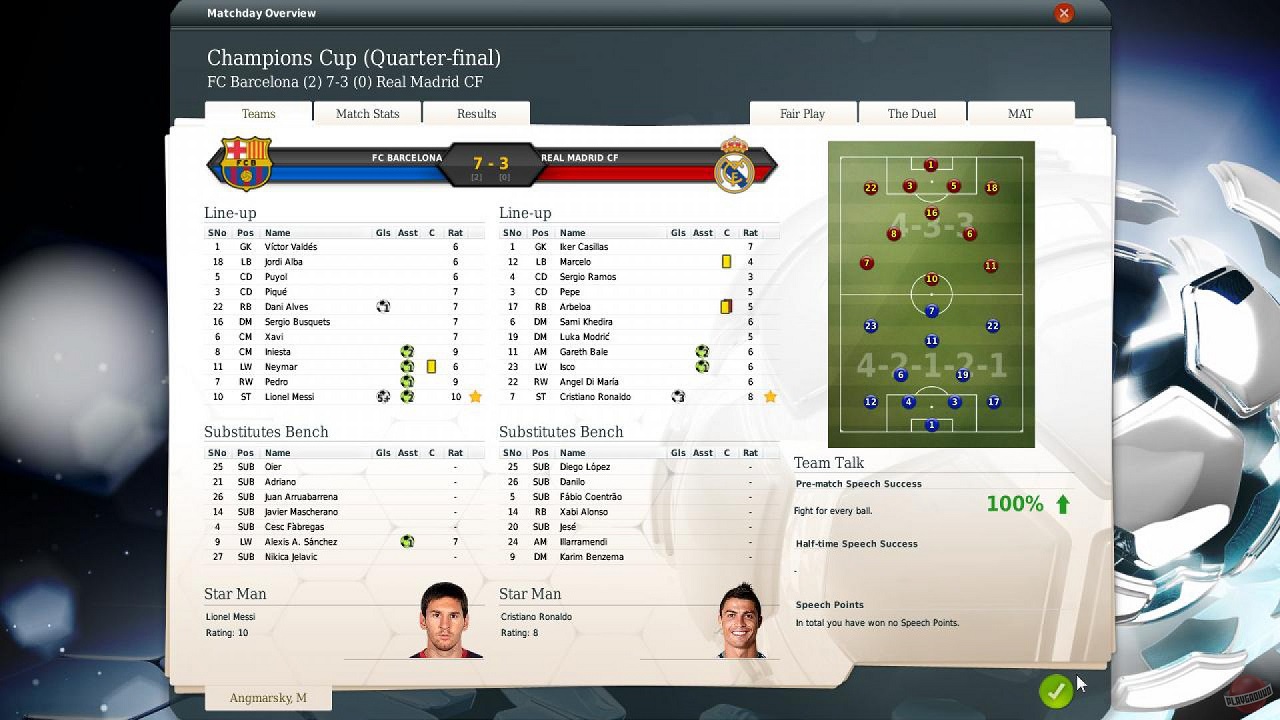Open The Duel tab
This screenshot has width=1280, height=720.
pos(911,114)
